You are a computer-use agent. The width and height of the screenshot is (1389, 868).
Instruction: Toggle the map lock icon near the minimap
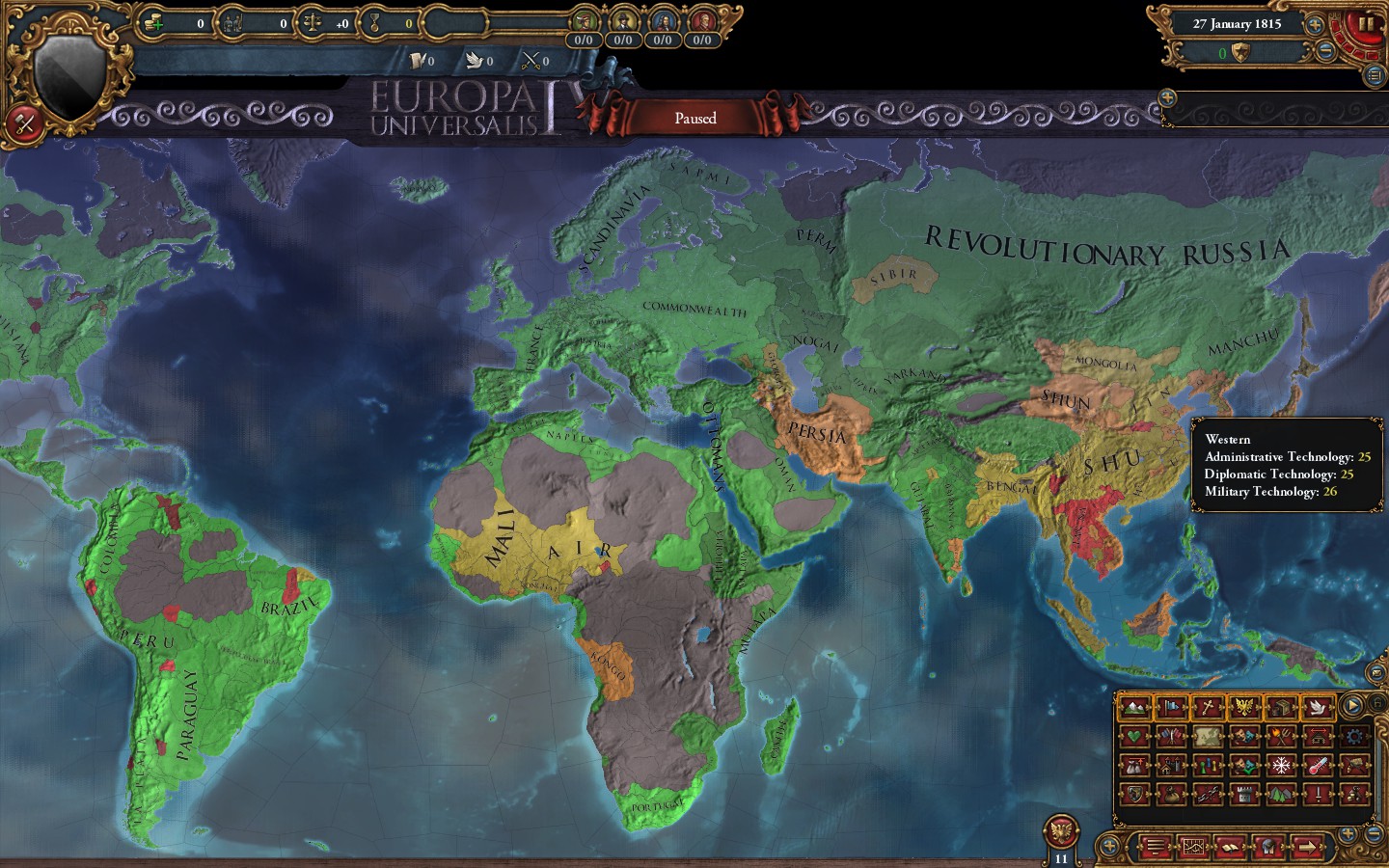point(1377,704)
